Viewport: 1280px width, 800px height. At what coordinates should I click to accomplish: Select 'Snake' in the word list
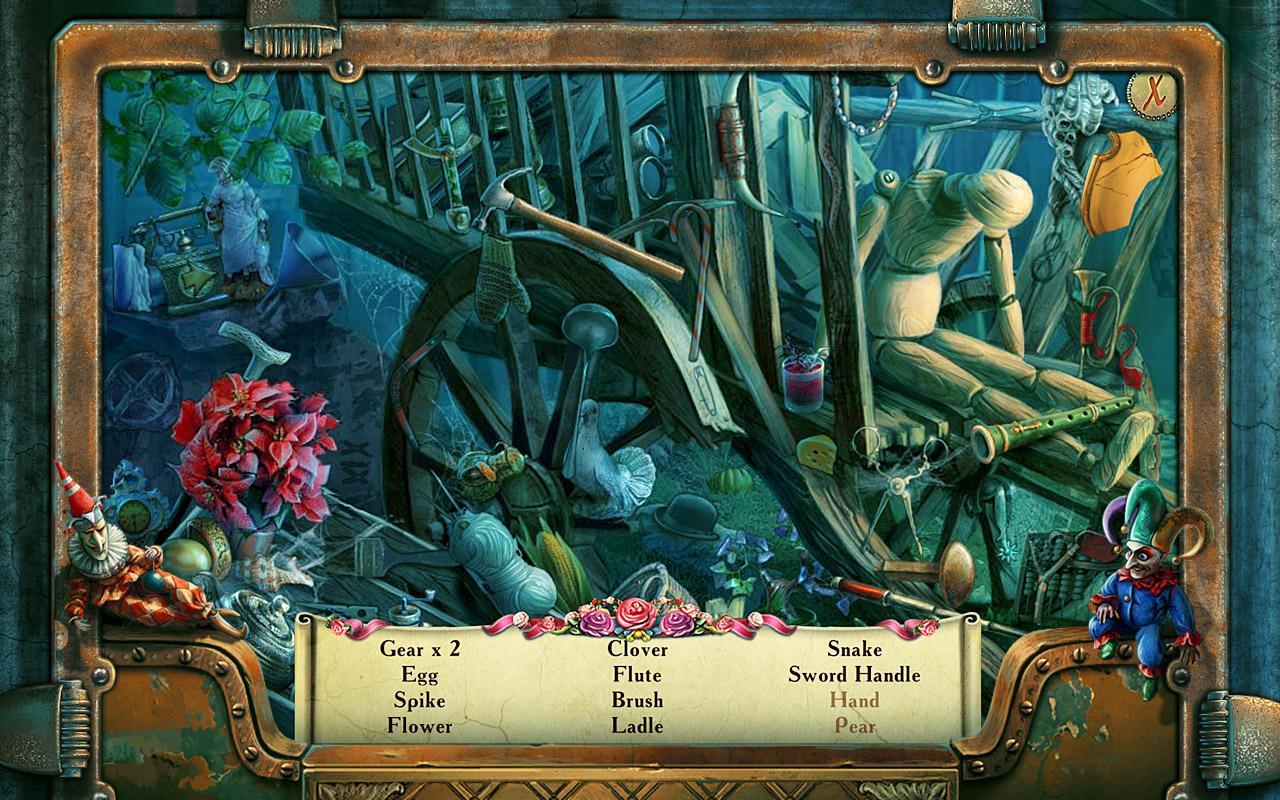coord(856,650)
